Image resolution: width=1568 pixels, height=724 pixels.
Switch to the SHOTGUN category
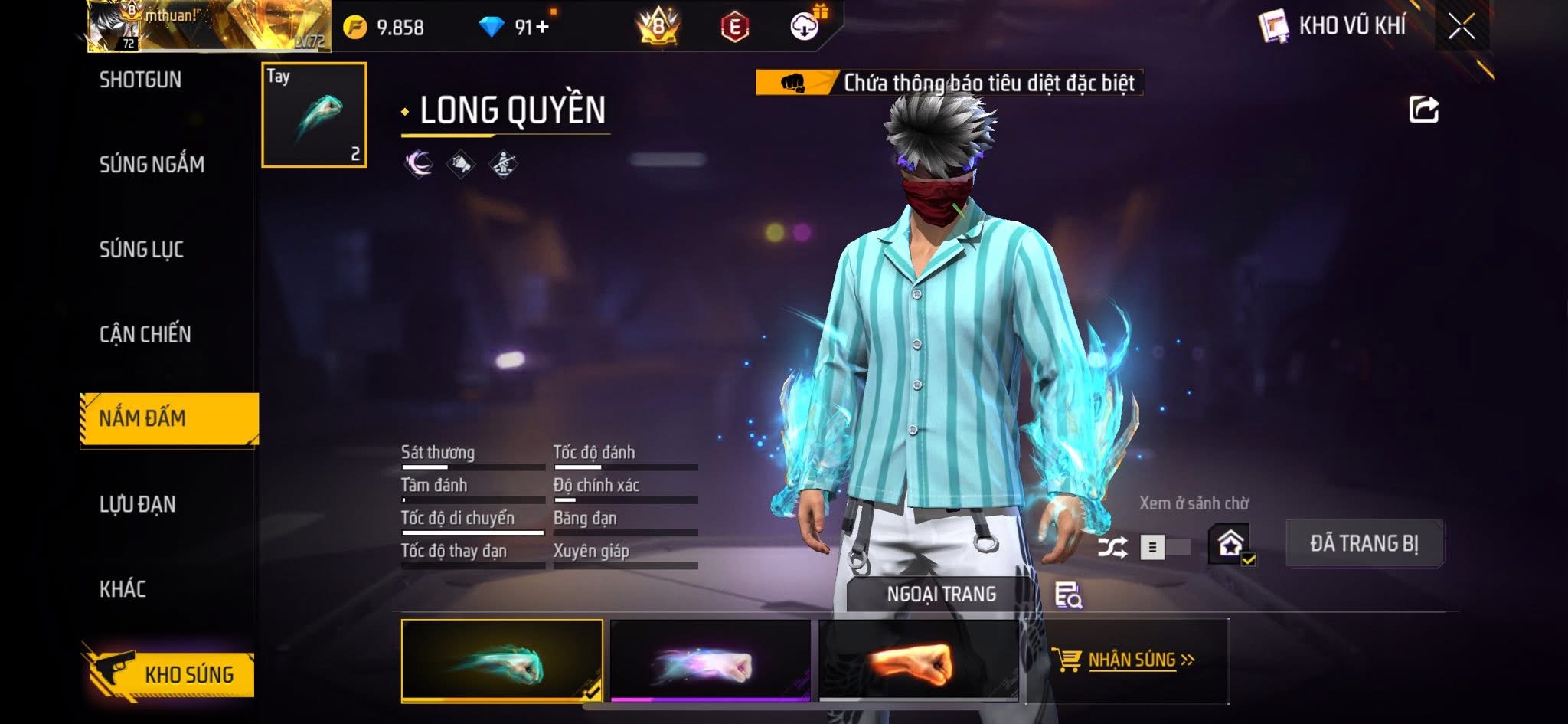click(141, 80)
